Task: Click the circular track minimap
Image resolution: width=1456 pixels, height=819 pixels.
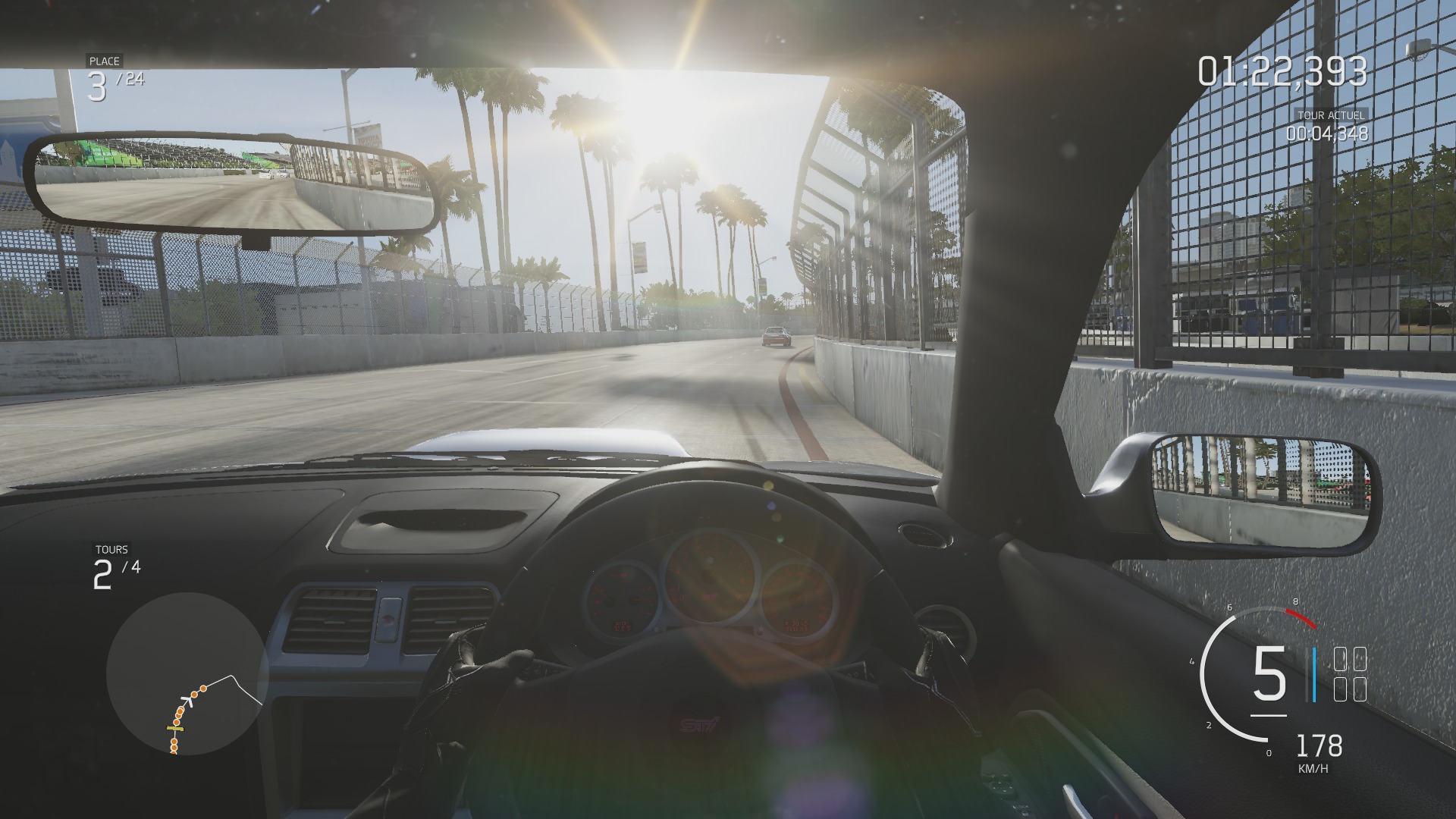Action: click(187, 673)
